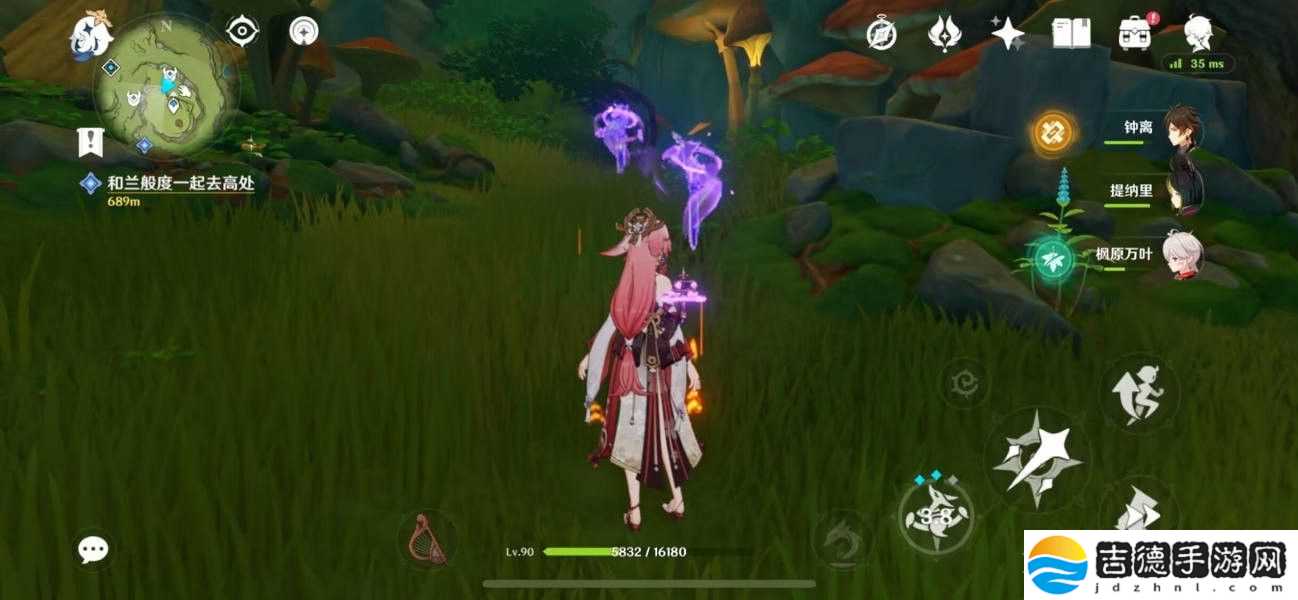Open the compass events icon
This screenshot has height=600, width=1298.
pos(881,35)
